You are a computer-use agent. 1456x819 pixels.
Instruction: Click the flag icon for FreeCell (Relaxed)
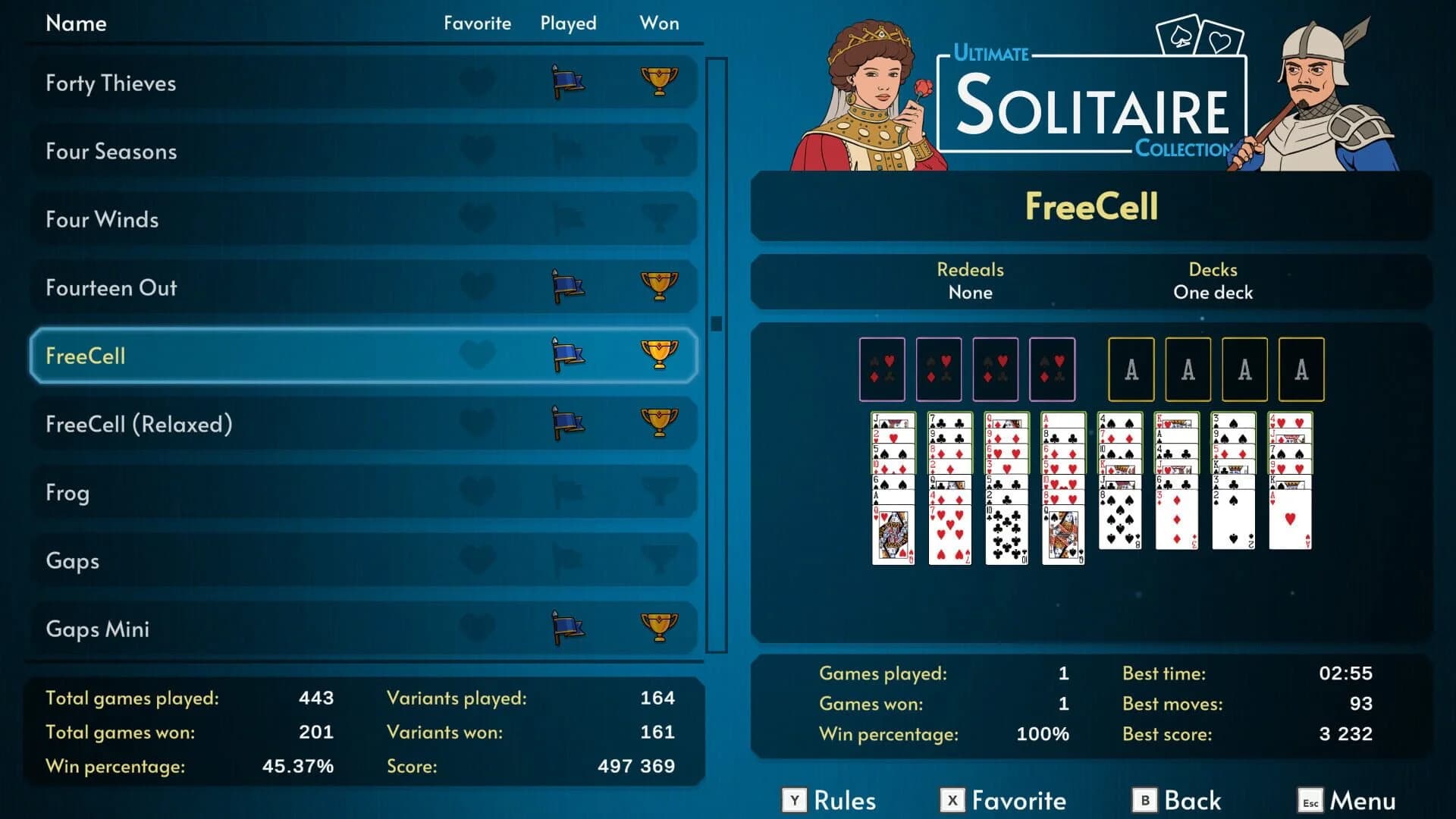[567, 424]
